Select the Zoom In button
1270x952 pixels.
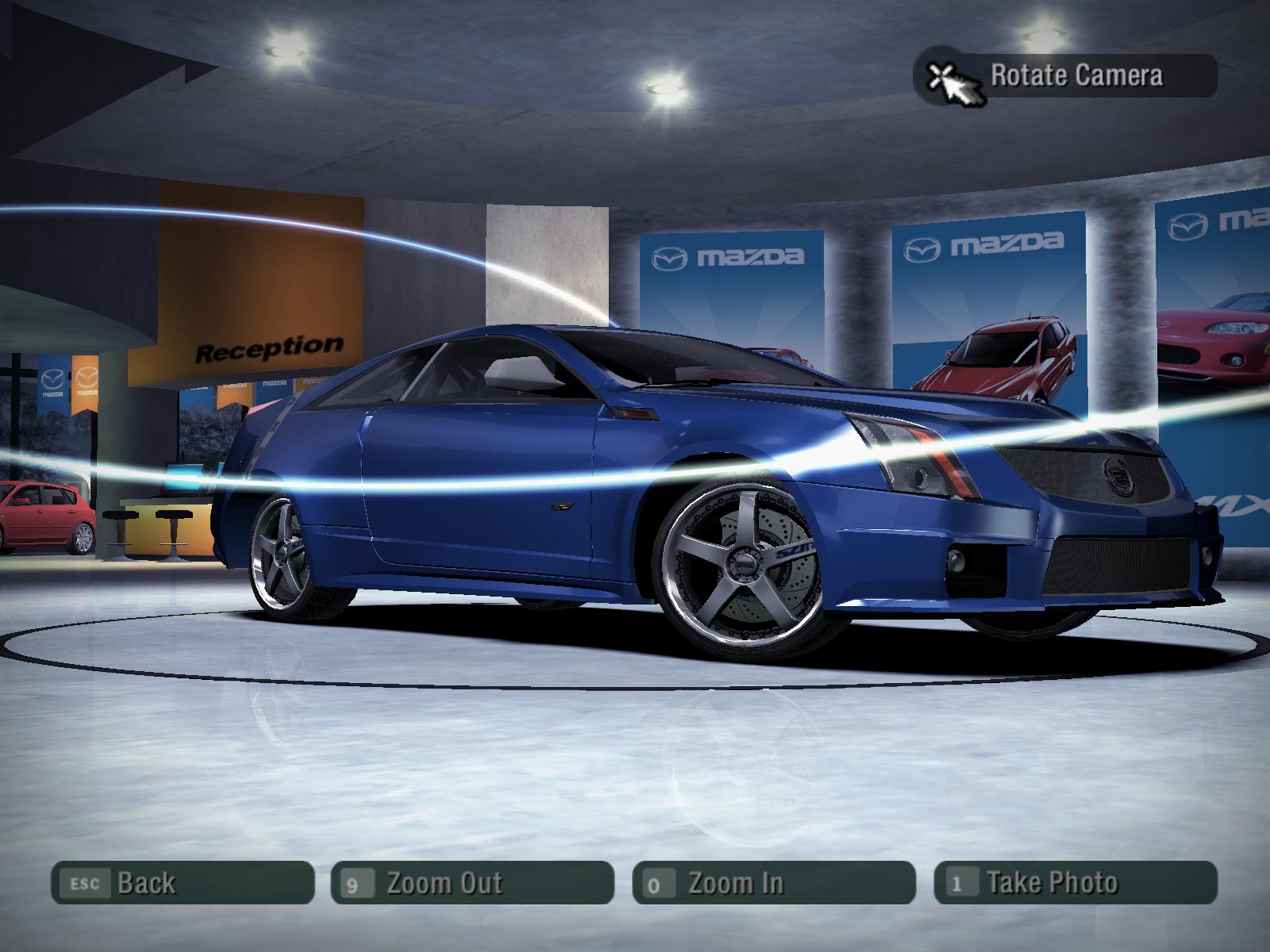point(774,883)
